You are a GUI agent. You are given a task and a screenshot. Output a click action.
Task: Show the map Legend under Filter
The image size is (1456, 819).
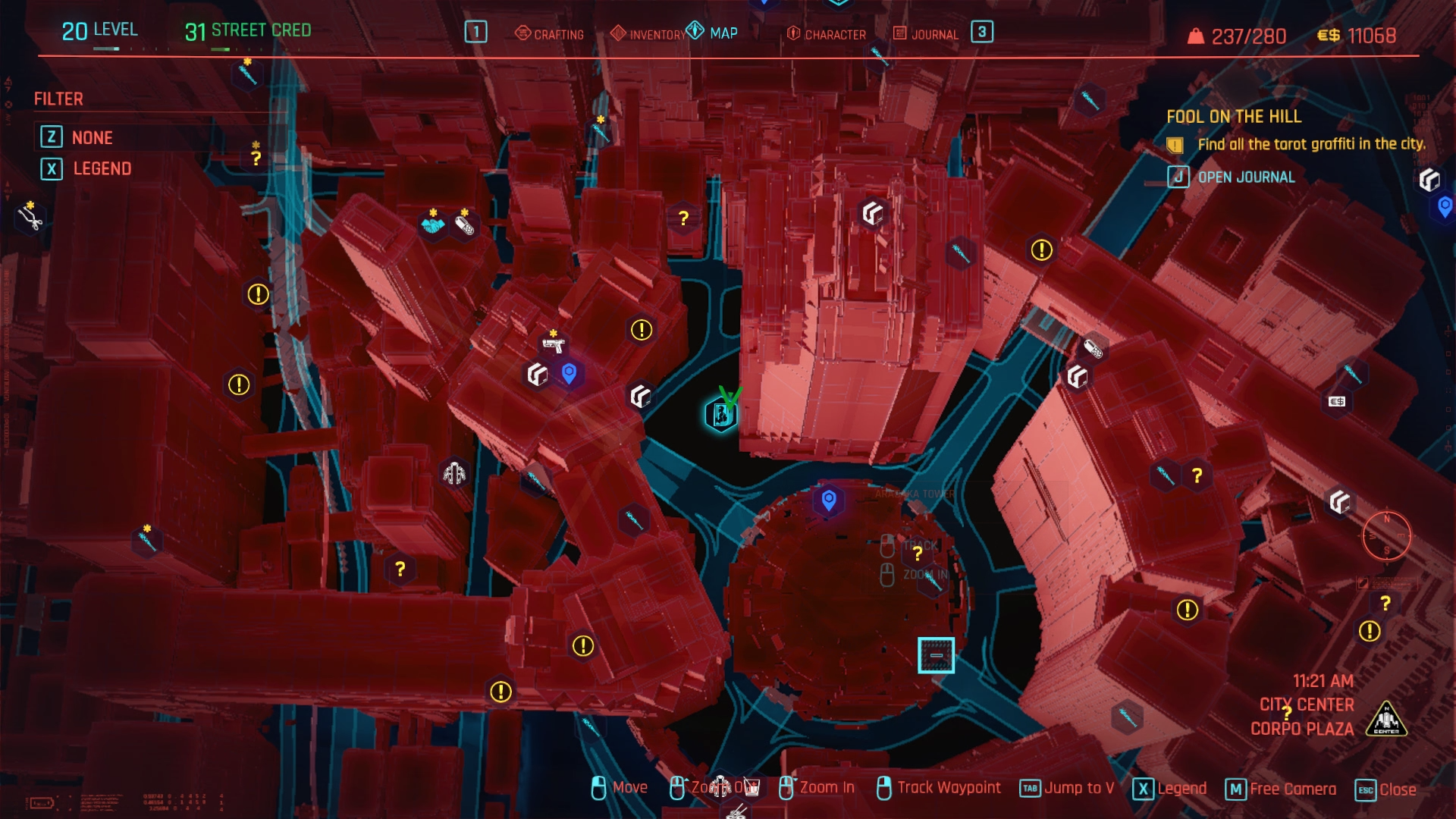[x=102, y=169]
